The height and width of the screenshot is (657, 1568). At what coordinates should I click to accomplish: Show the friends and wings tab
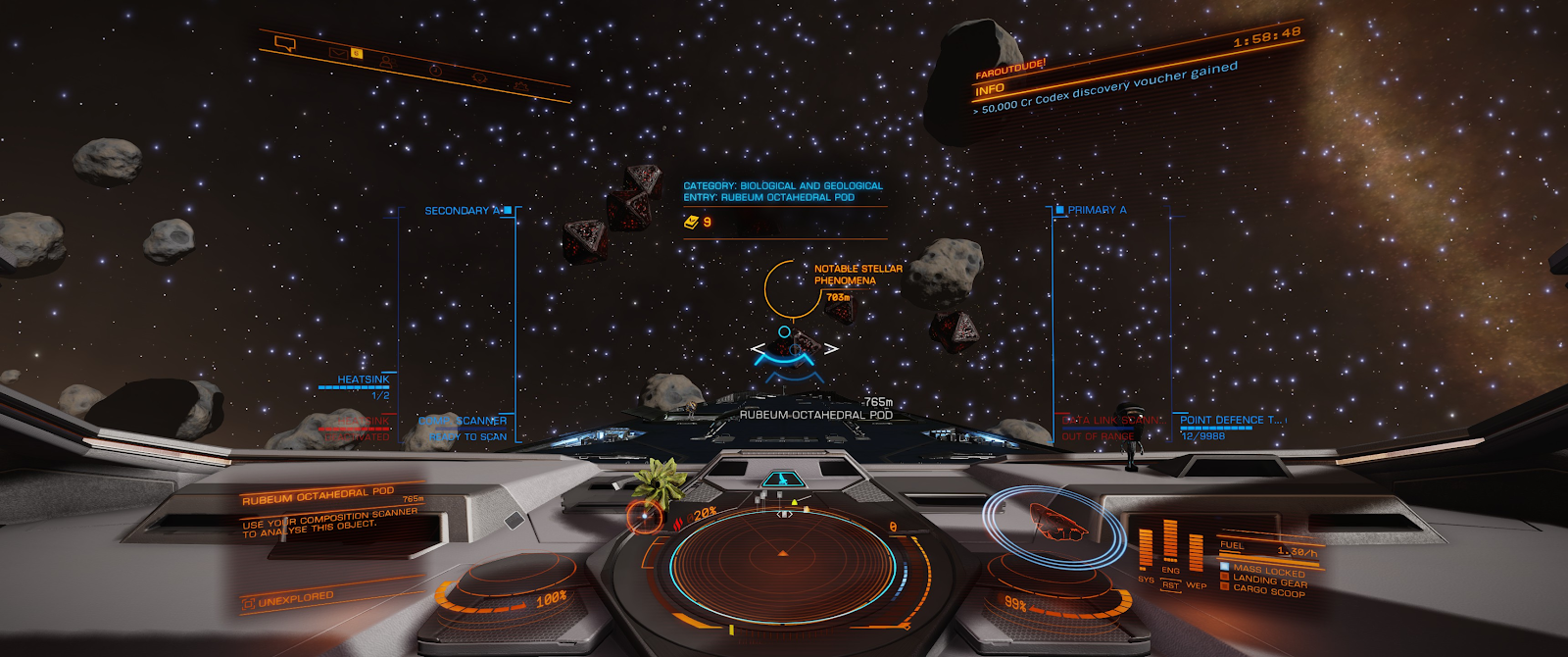387,61
